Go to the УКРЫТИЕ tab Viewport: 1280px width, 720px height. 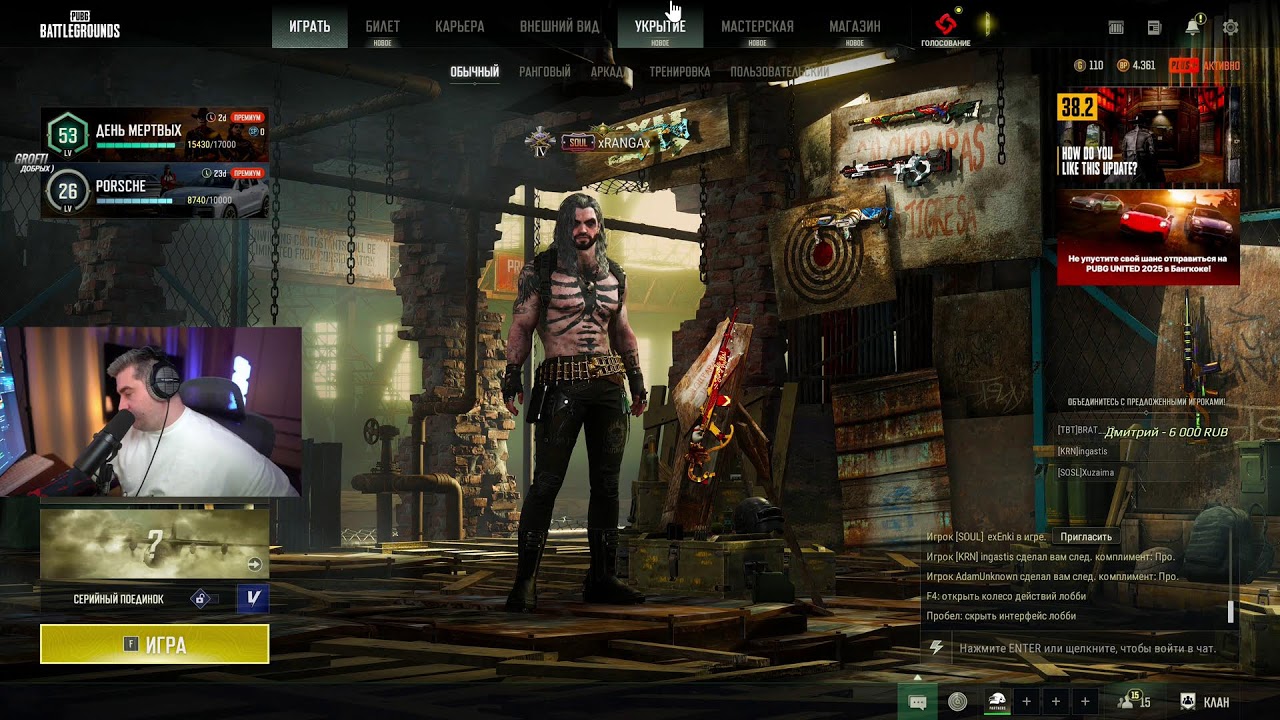(660, 27)
